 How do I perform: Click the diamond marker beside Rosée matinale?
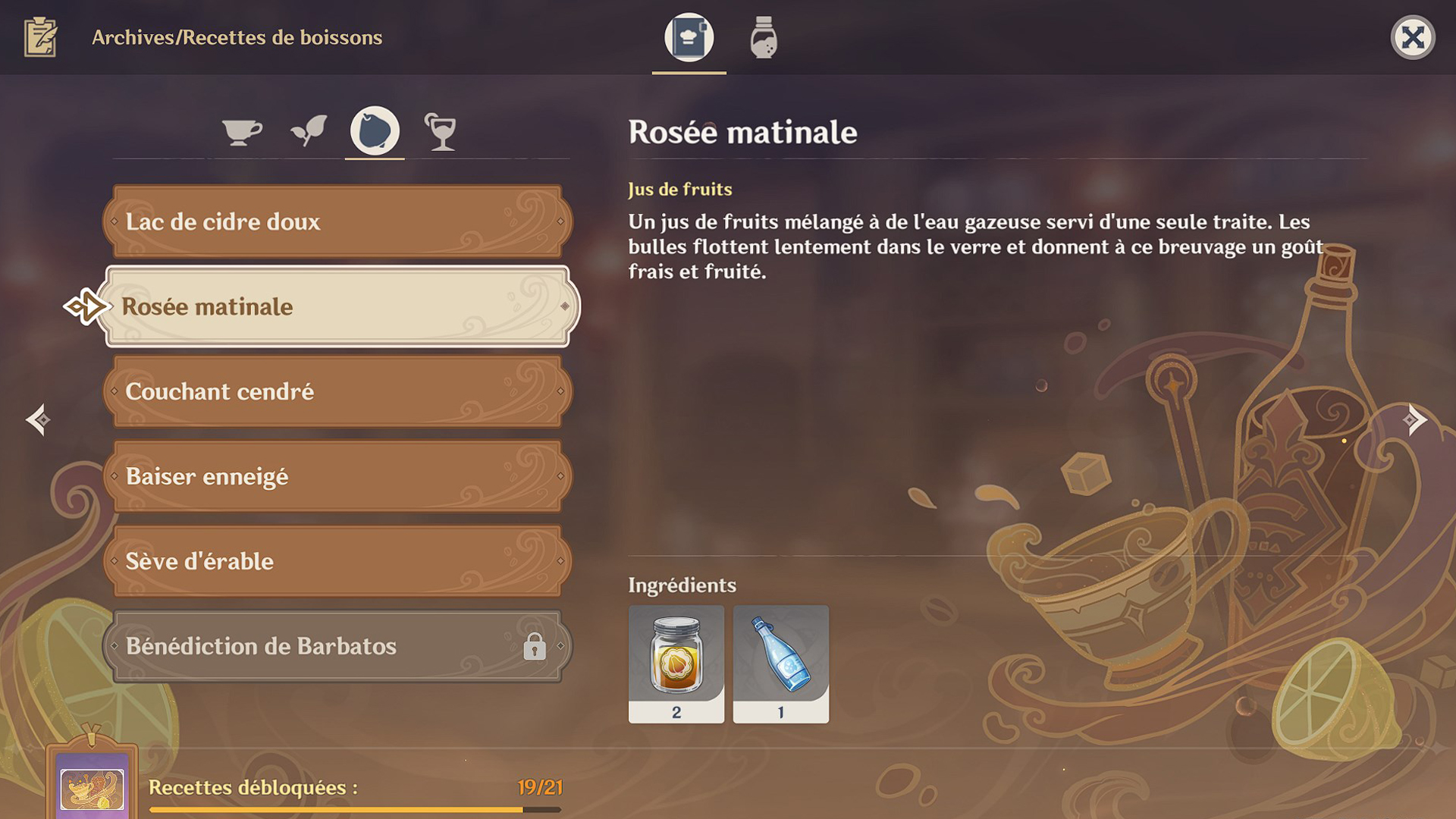pyautogui.click(x=566, y=306)
